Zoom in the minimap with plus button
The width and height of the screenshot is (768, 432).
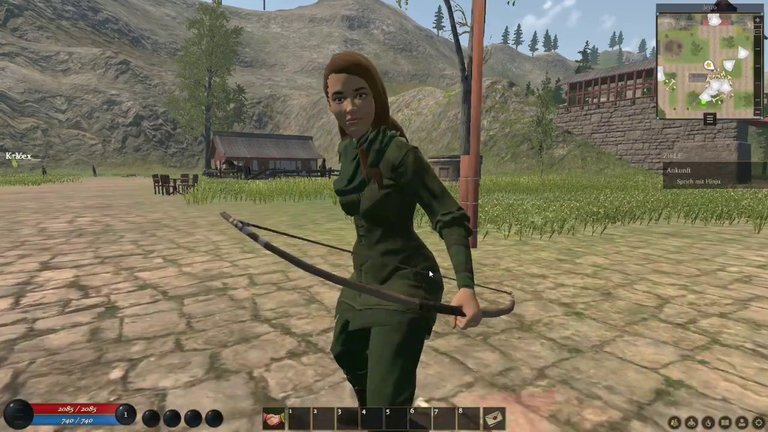point(757,21)
